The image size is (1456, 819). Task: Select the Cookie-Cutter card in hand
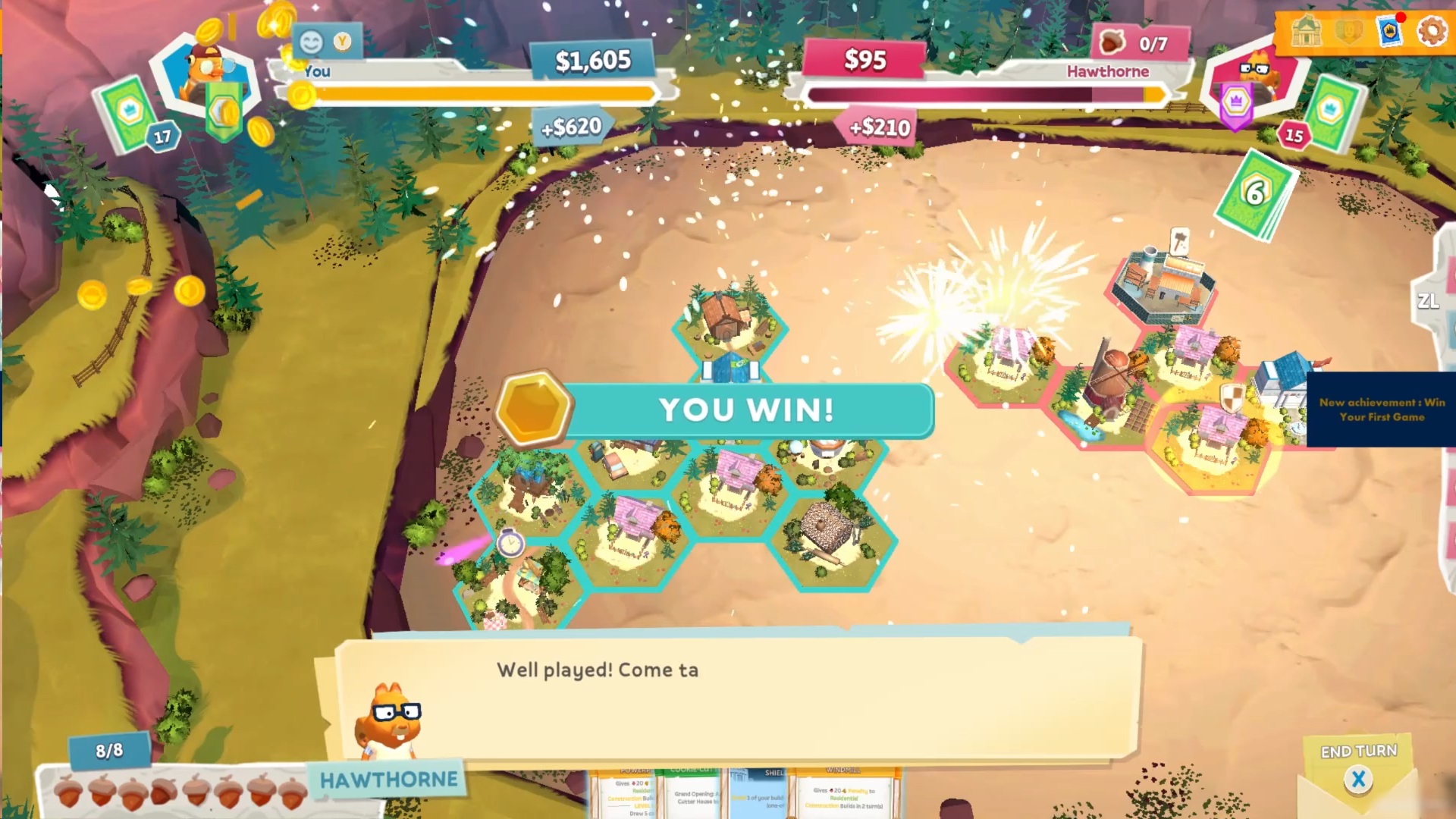(x=694, y=793)
